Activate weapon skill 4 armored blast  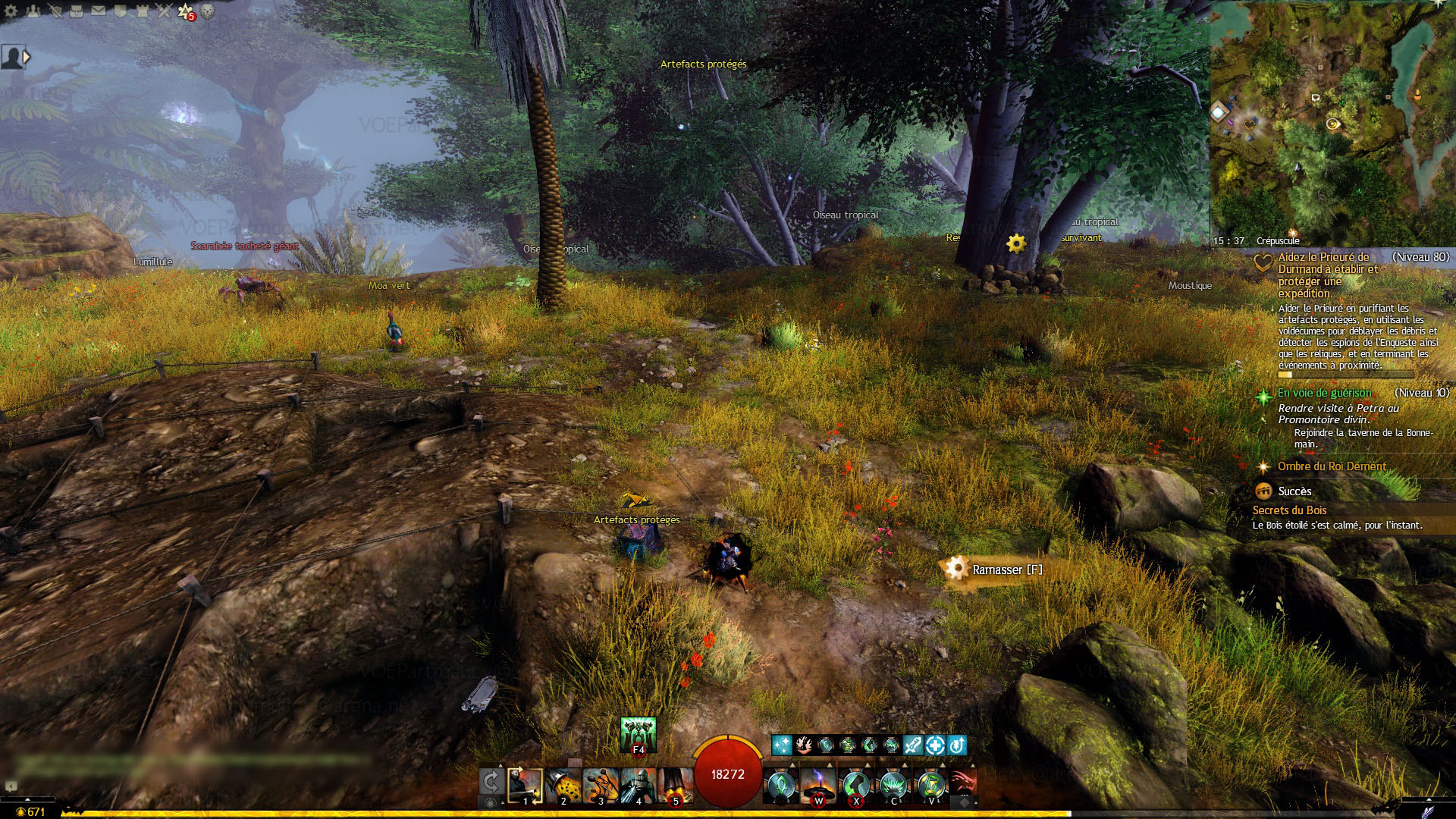click(x=638, y=786)
